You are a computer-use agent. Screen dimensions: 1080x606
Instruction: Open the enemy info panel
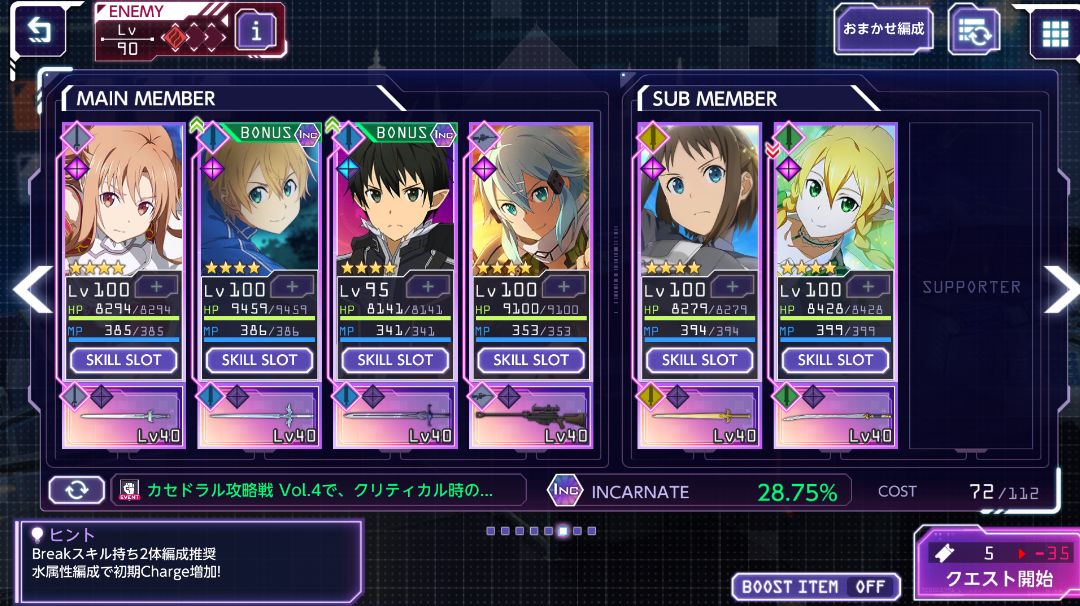pyautogui.click(x=256, y=32)
